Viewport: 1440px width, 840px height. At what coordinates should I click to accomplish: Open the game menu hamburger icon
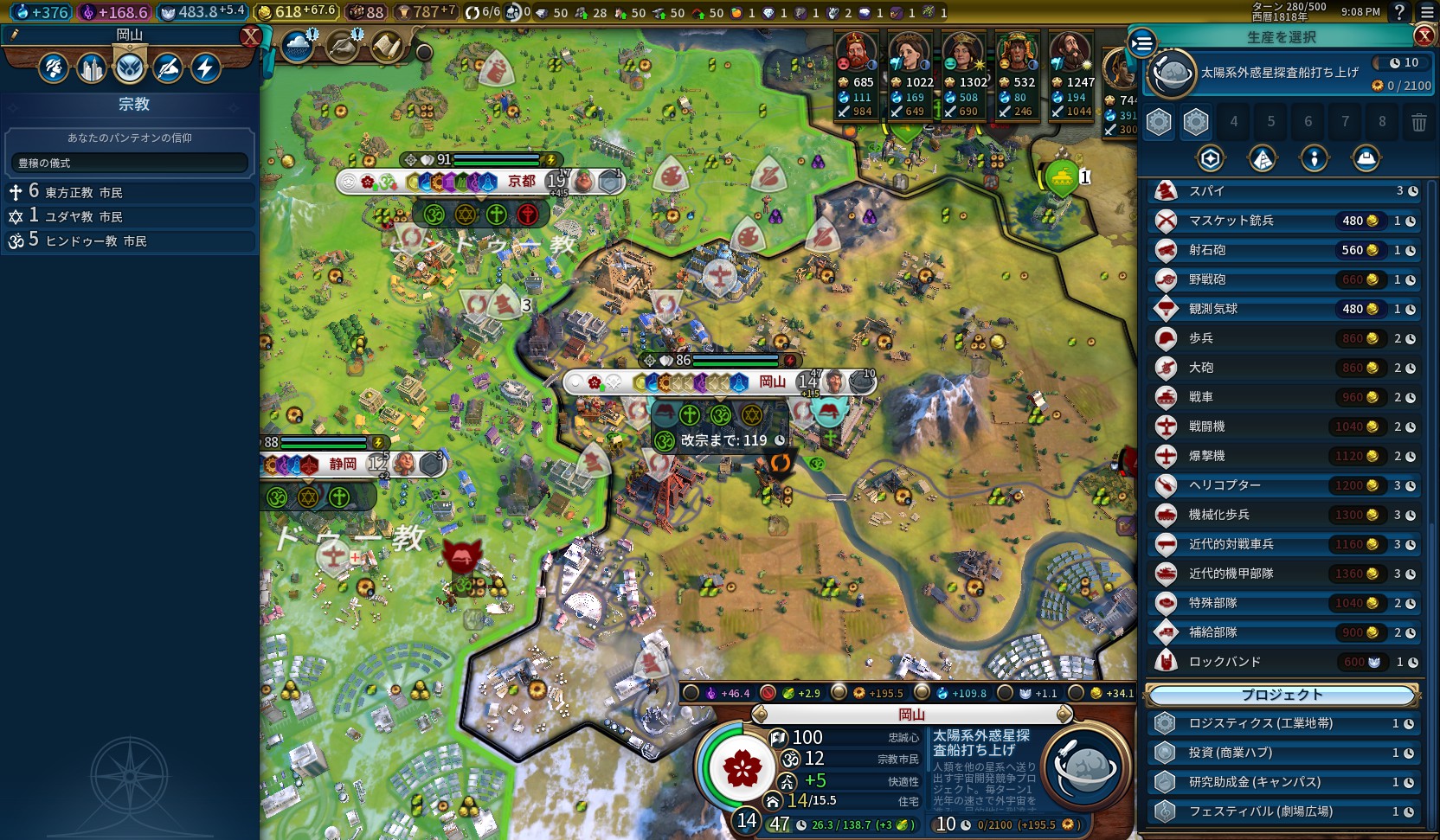coord(1427,12)
